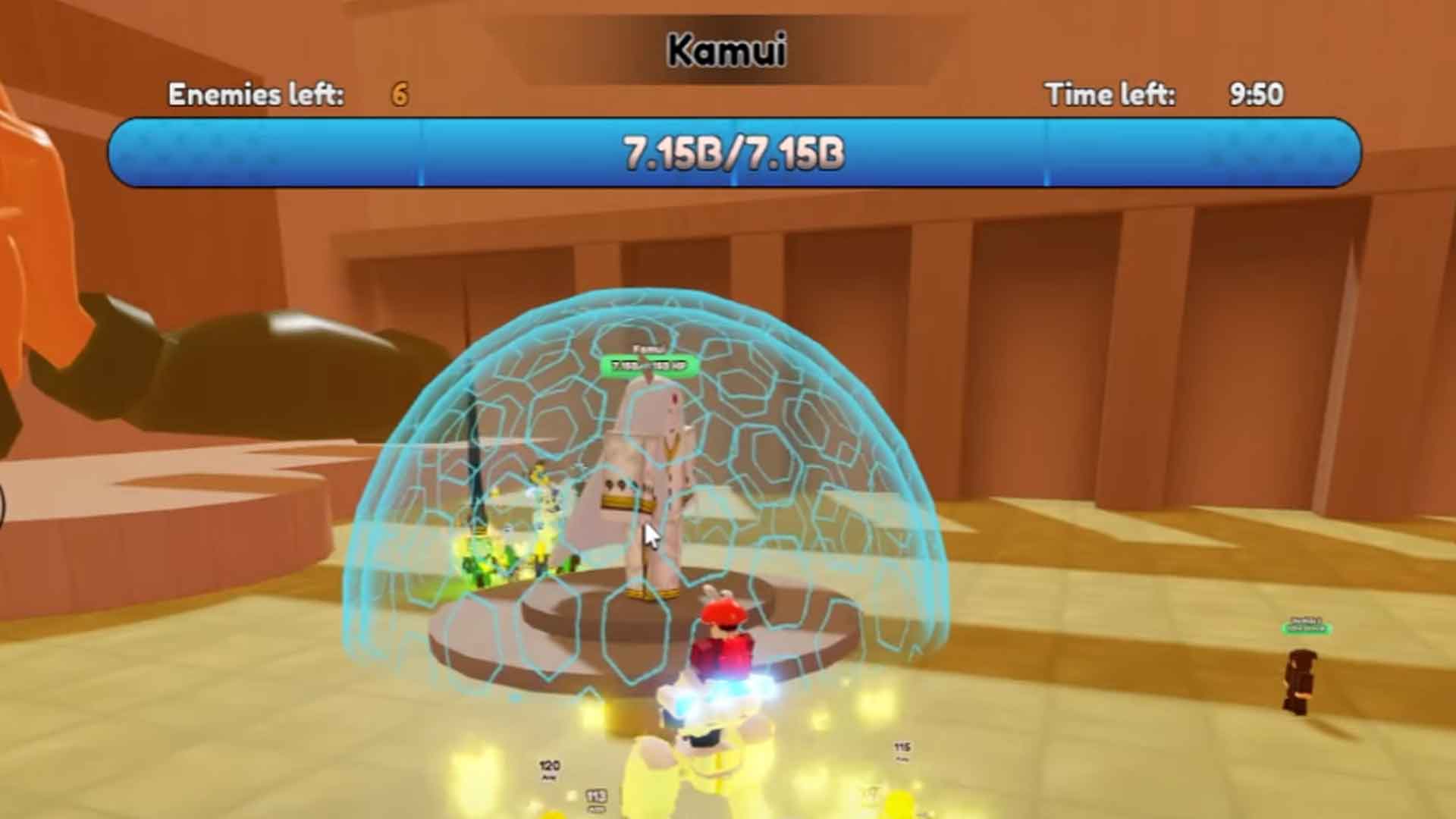Click the green nameplate of the distant player

tap(1306, 628)
